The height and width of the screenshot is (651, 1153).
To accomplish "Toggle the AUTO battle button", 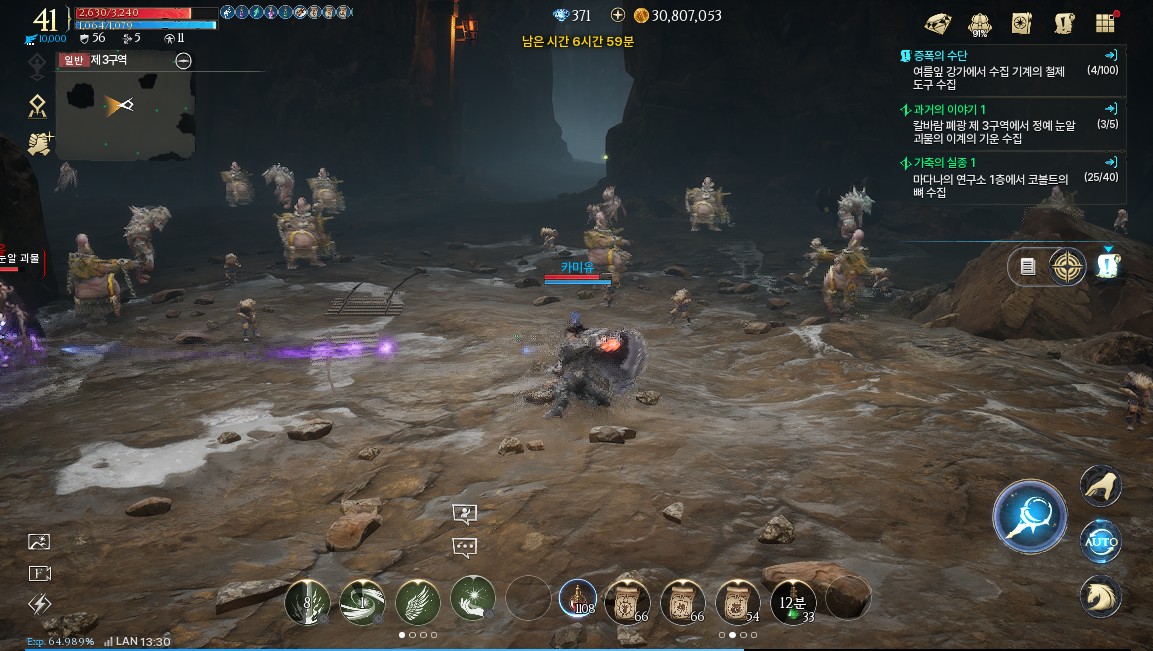I will (x=1100, y=542).
